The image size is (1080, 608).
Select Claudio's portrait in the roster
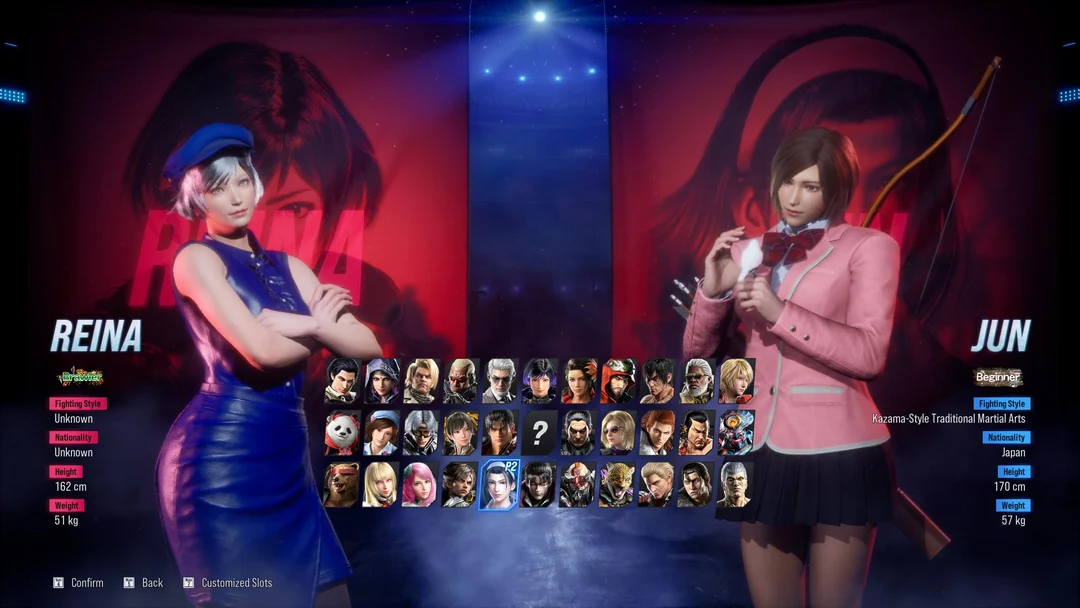(x=342, y=380)
